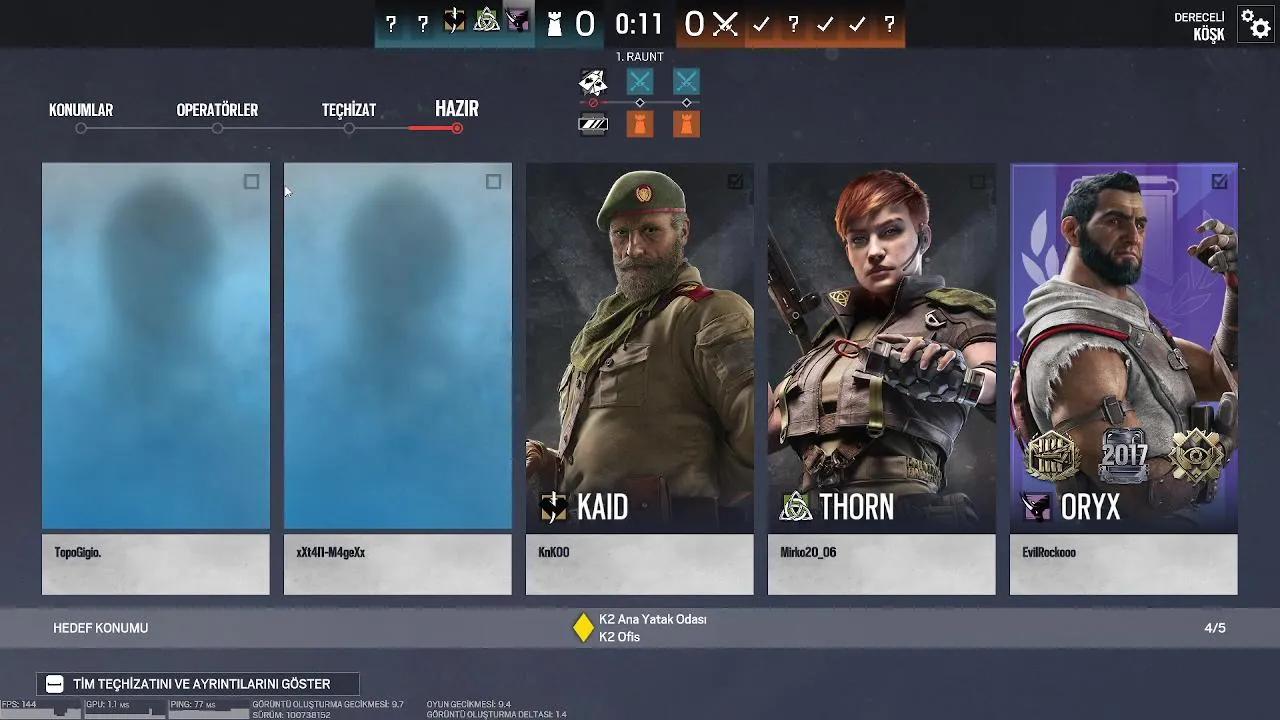Check the box on TopoGigio's card
The image size is (1280, 720).
click(253, 182)
